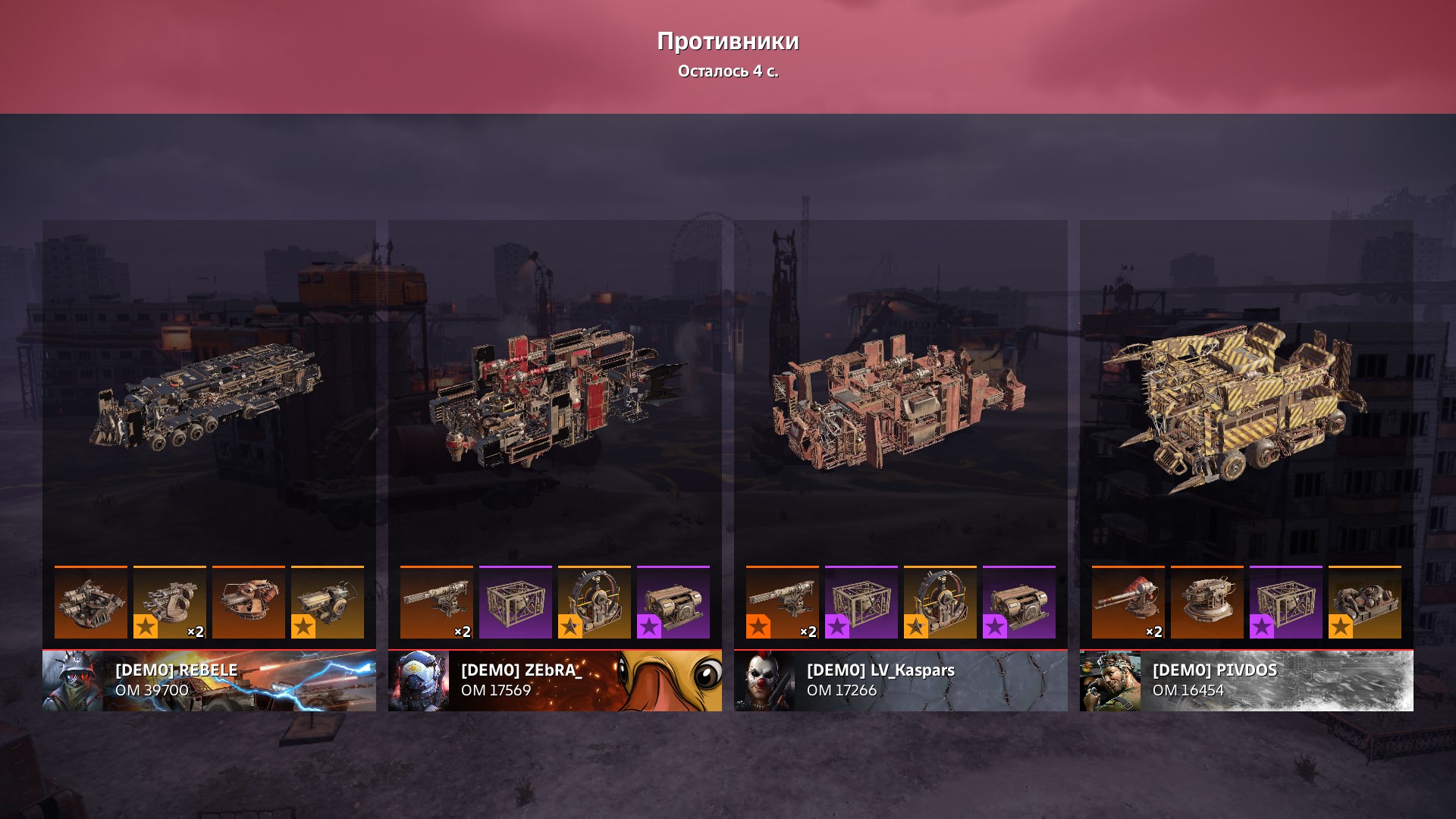Screen dimensions: 1456x819
Task: Click PIVDOS' starred yellow engine icon
Action: click(x=1365, y=602)
